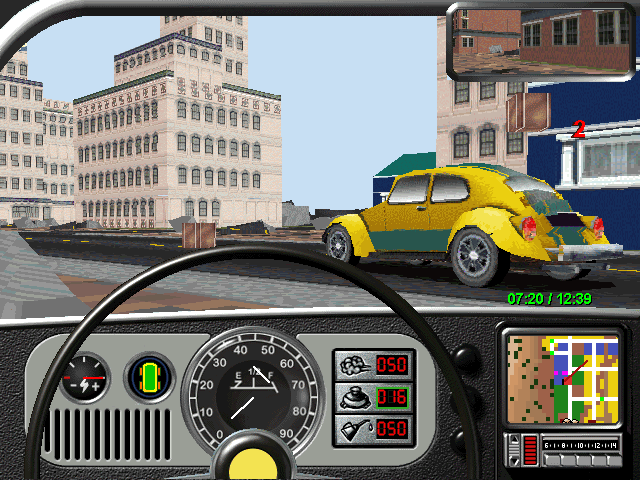The width and height of the screenshot is (640, 480).
Task: Activate the oil can gadget icon
Action: [353, 428]
